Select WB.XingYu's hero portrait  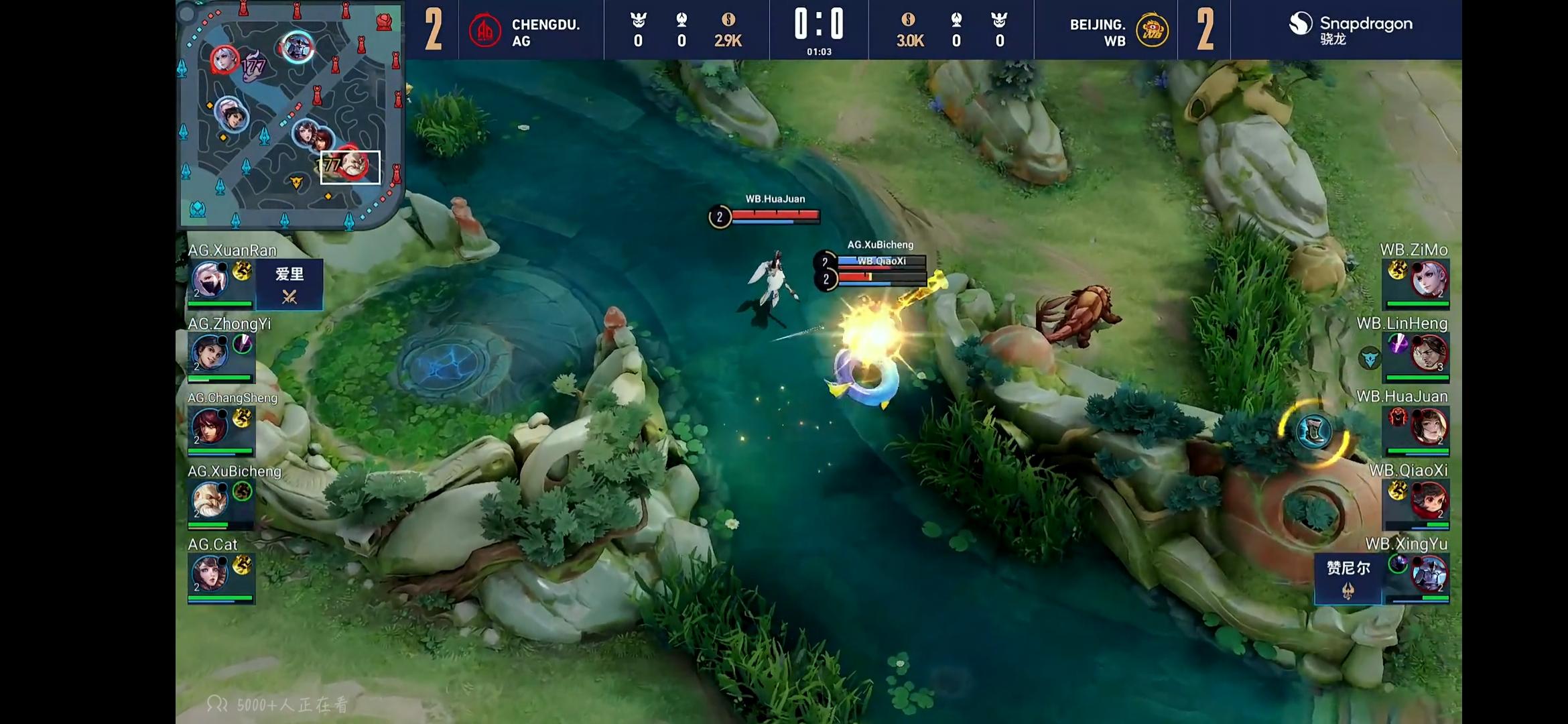coord(1429,574)
